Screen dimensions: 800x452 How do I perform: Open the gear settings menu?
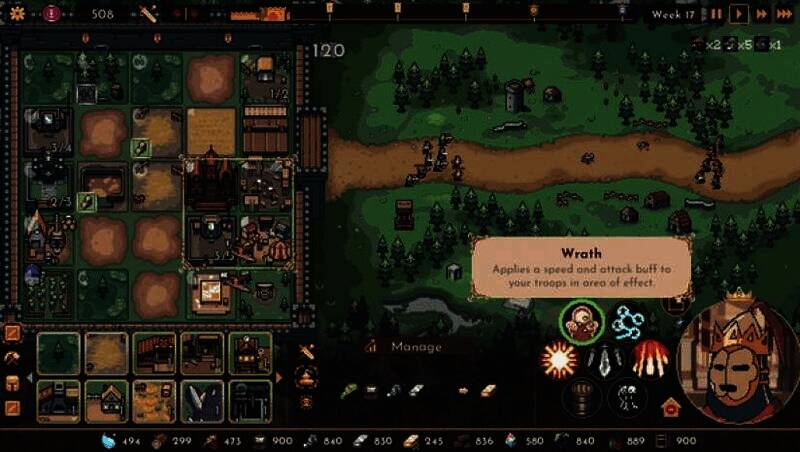pyautogui.click(x=16, y=13)
